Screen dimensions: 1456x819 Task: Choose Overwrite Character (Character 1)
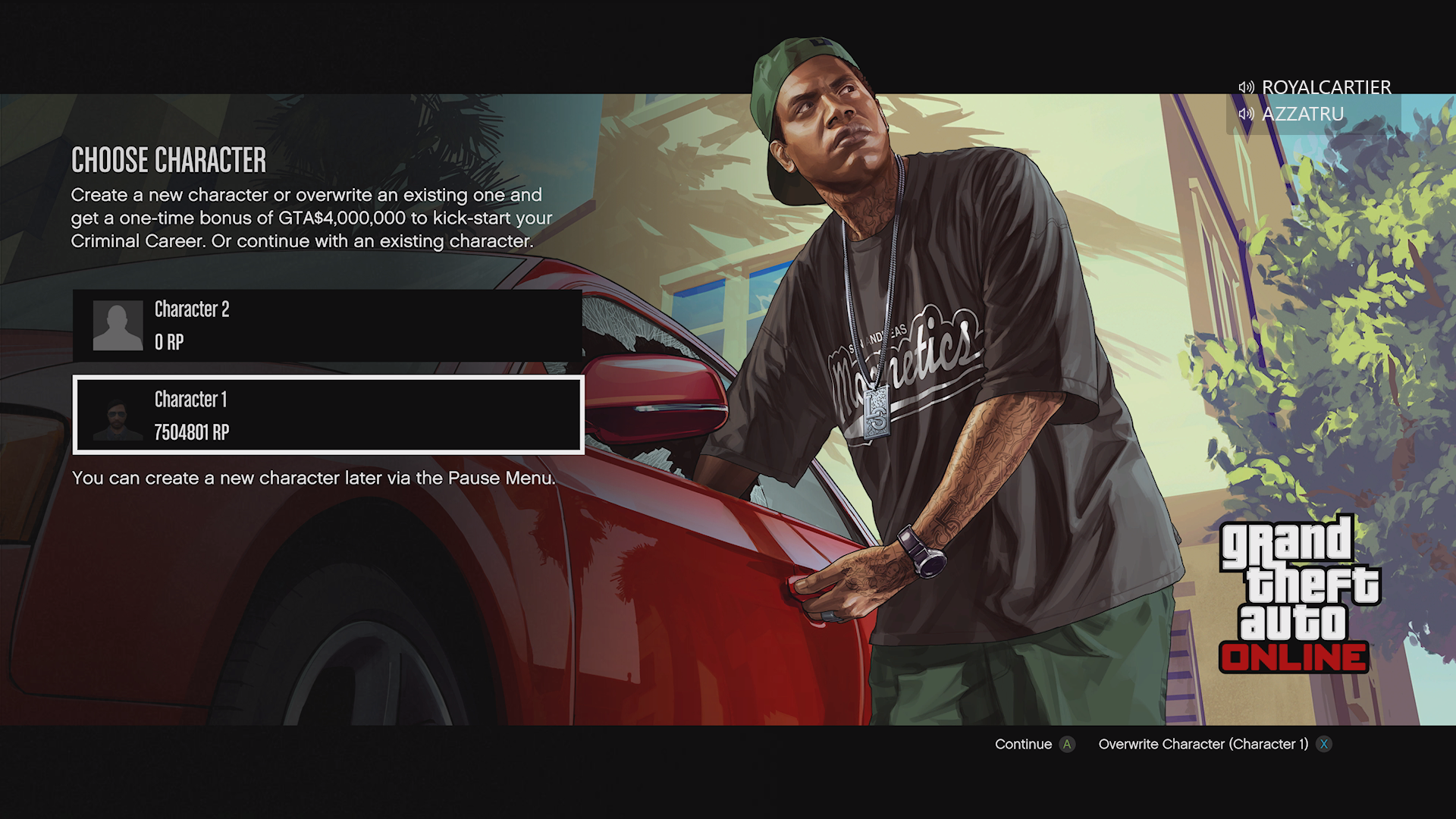coord(1213,744)
